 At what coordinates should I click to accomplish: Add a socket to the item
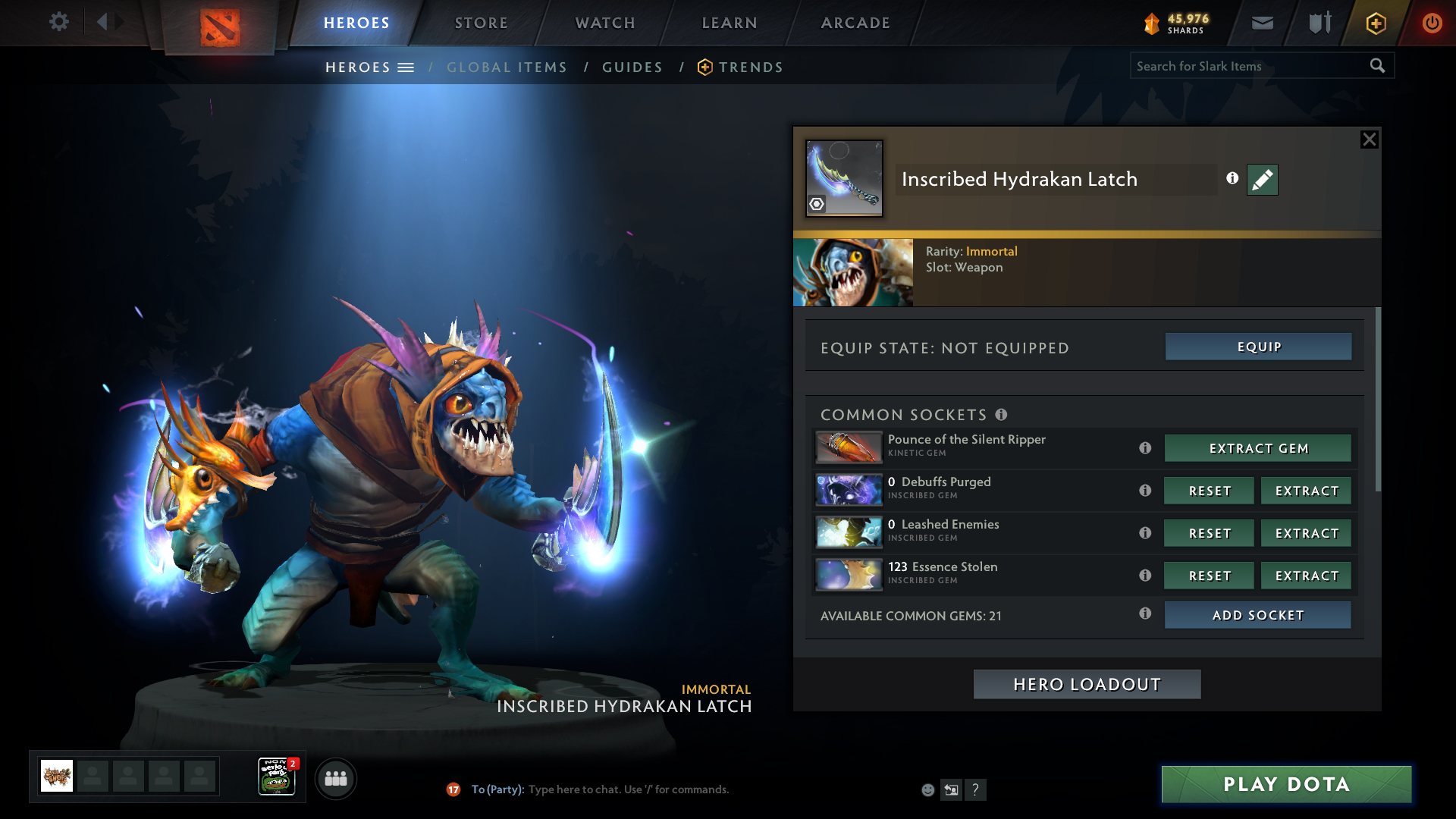(x=1258, y=615)
